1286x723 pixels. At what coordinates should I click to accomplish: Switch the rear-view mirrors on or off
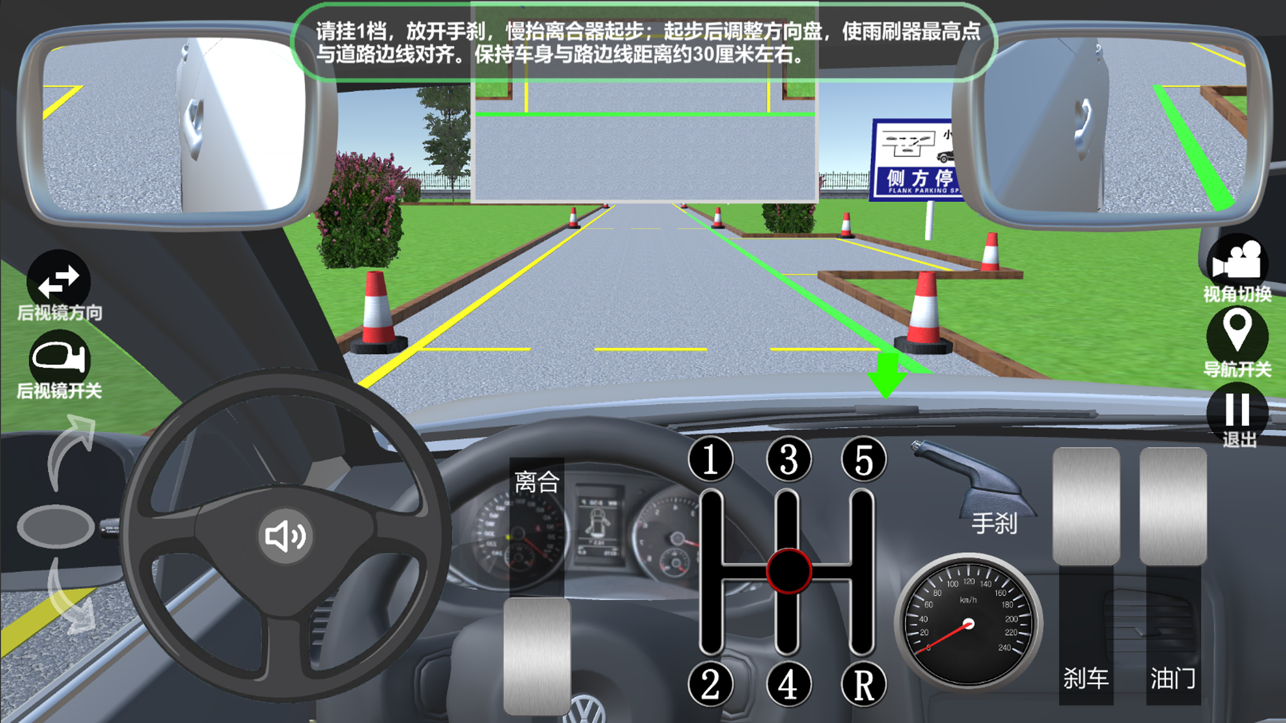58,359
